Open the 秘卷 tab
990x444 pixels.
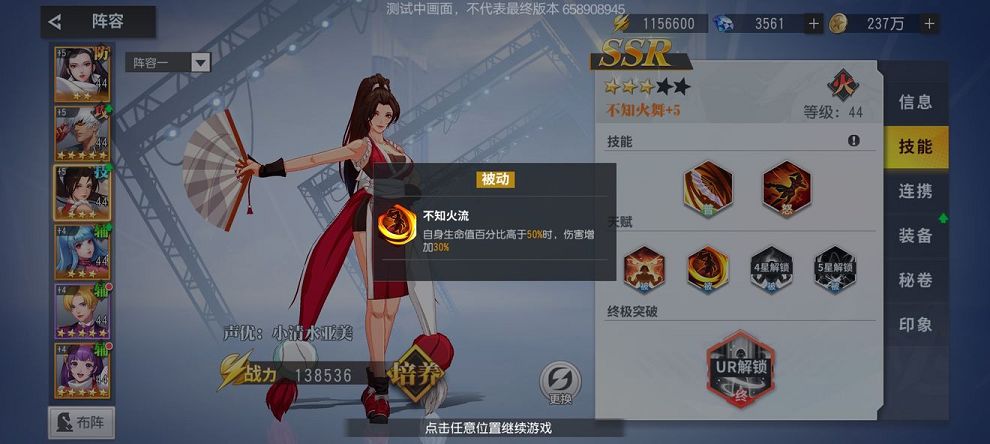coord(915,280)
